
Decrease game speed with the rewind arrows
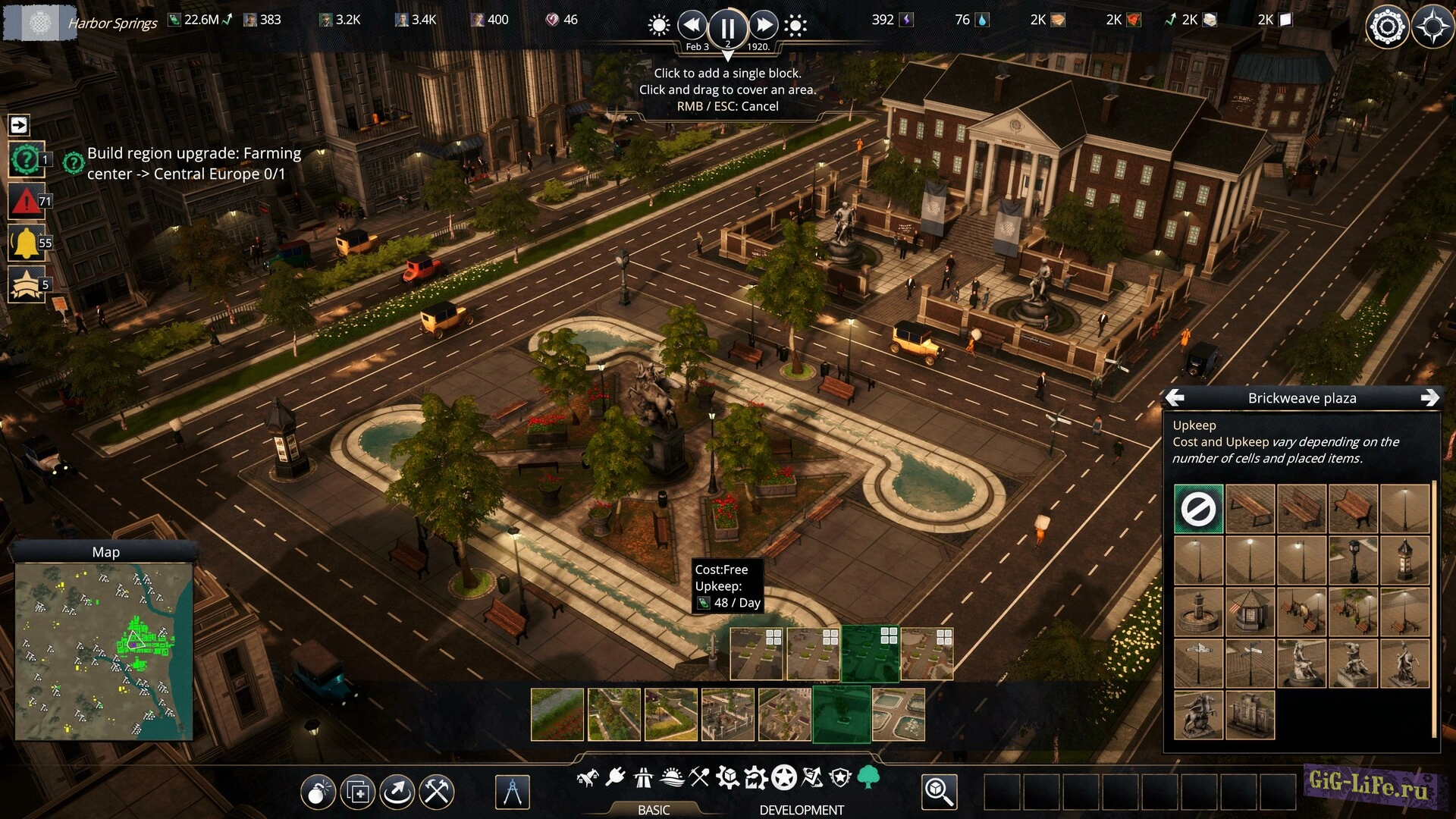(x=692, y=25)
